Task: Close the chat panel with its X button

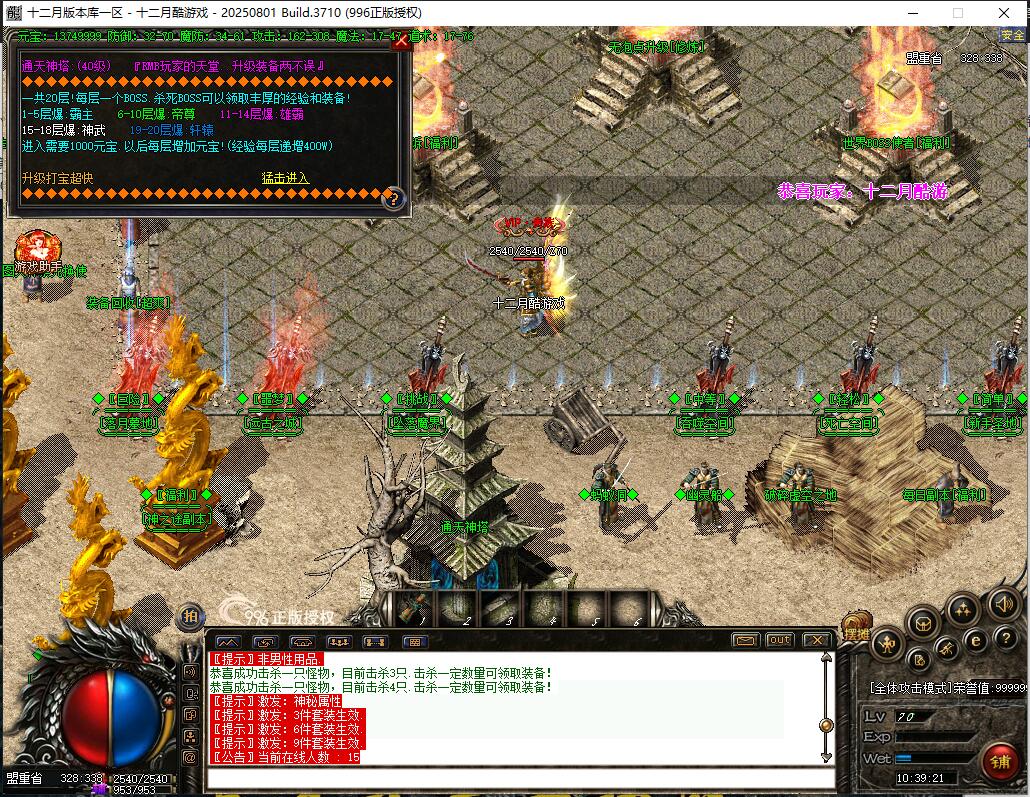Action: tap(816, 640)
